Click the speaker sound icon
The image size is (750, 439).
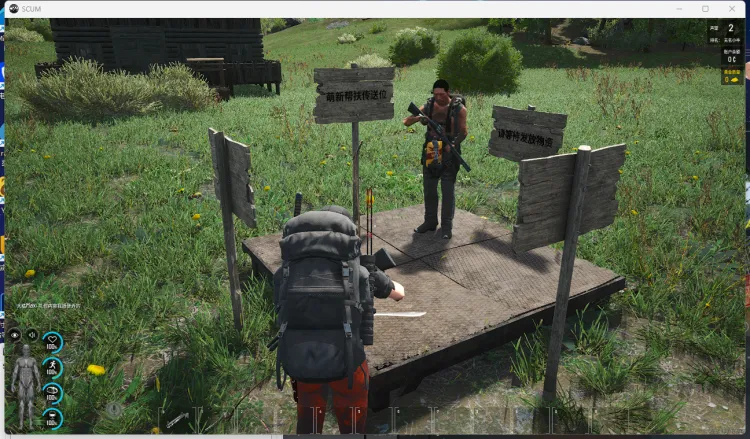coord(32,335)
